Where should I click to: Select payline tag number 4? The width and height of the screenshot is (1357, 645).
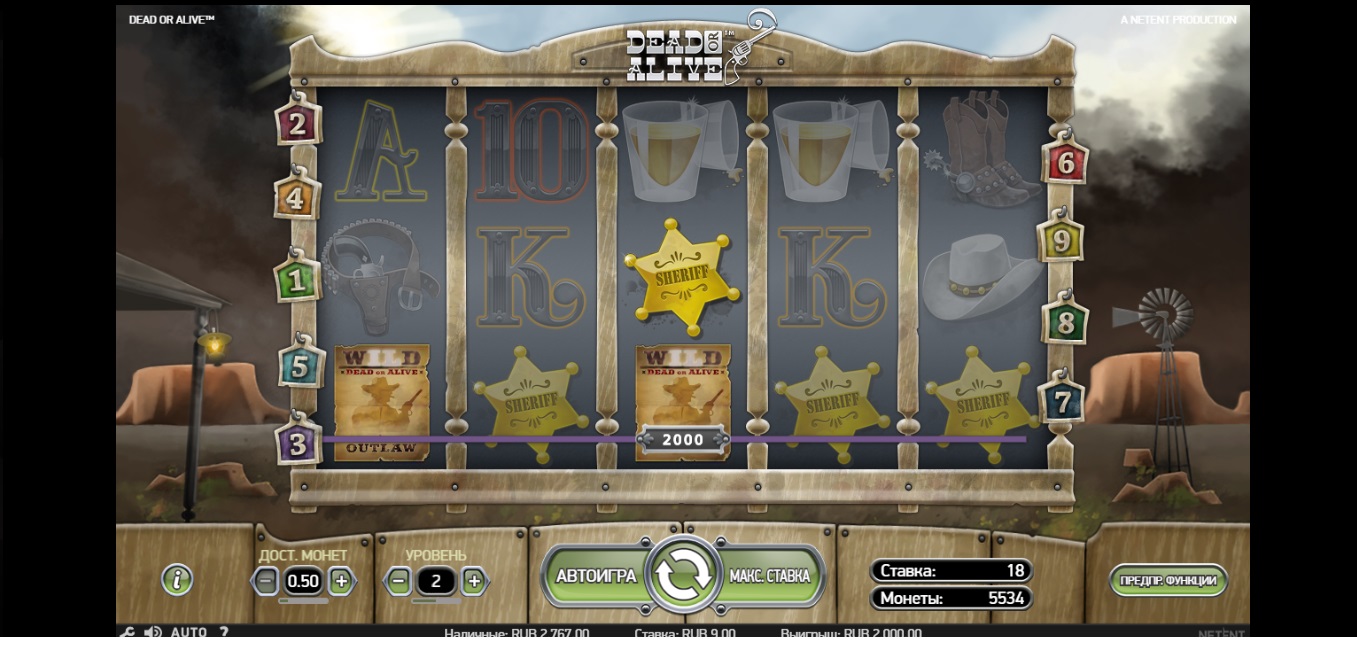pyautogui.click(x=296, y=198)
